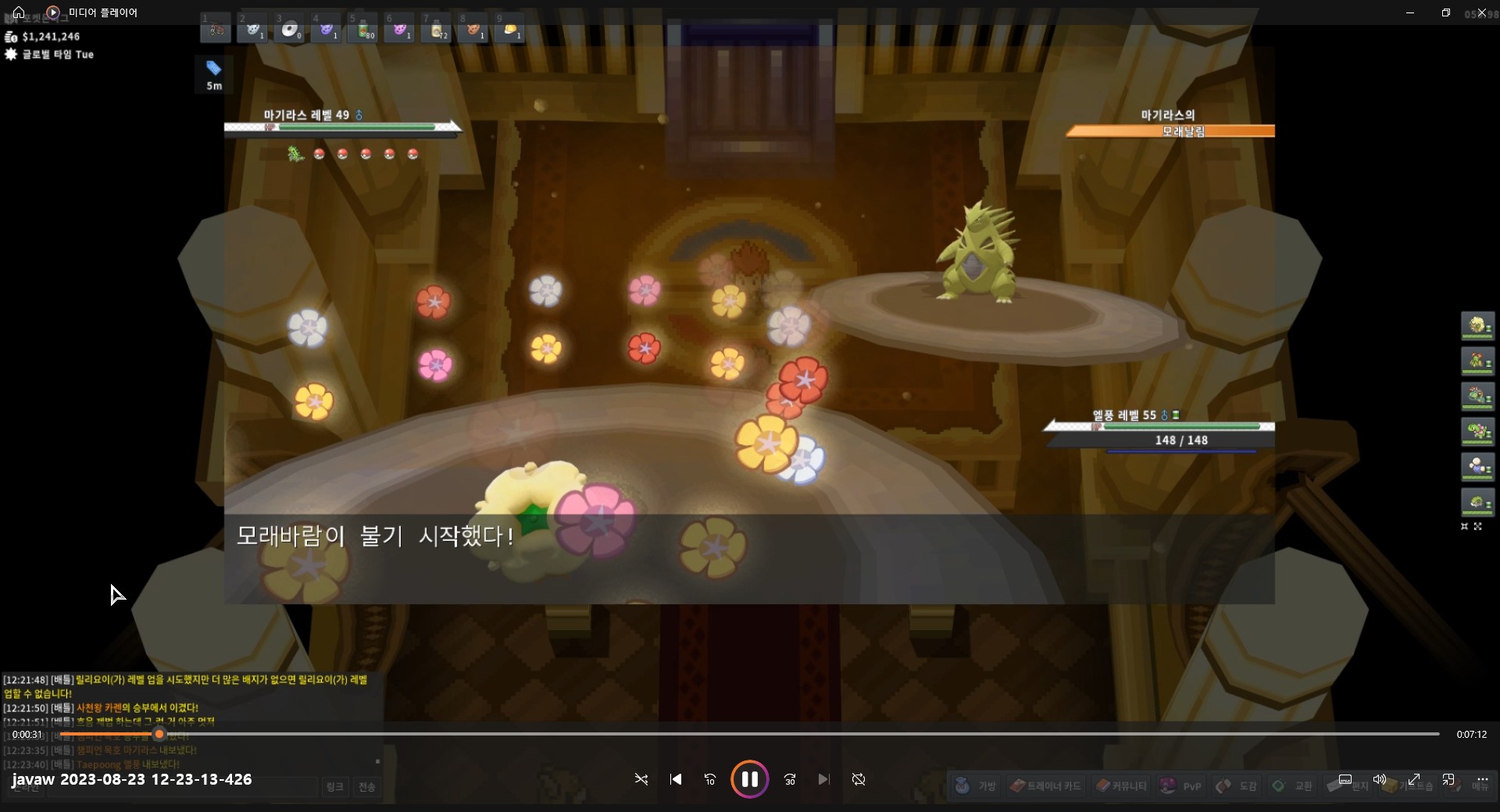The height and width of the screenshot is (812, 1500).
Task: Pause the video playback
Action: coord(749,779)
